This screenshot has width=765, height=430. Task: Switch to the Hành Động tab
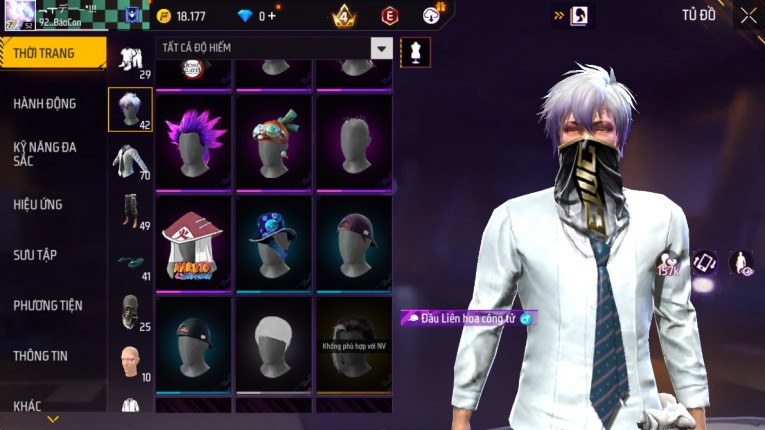[x=45, y=103]
